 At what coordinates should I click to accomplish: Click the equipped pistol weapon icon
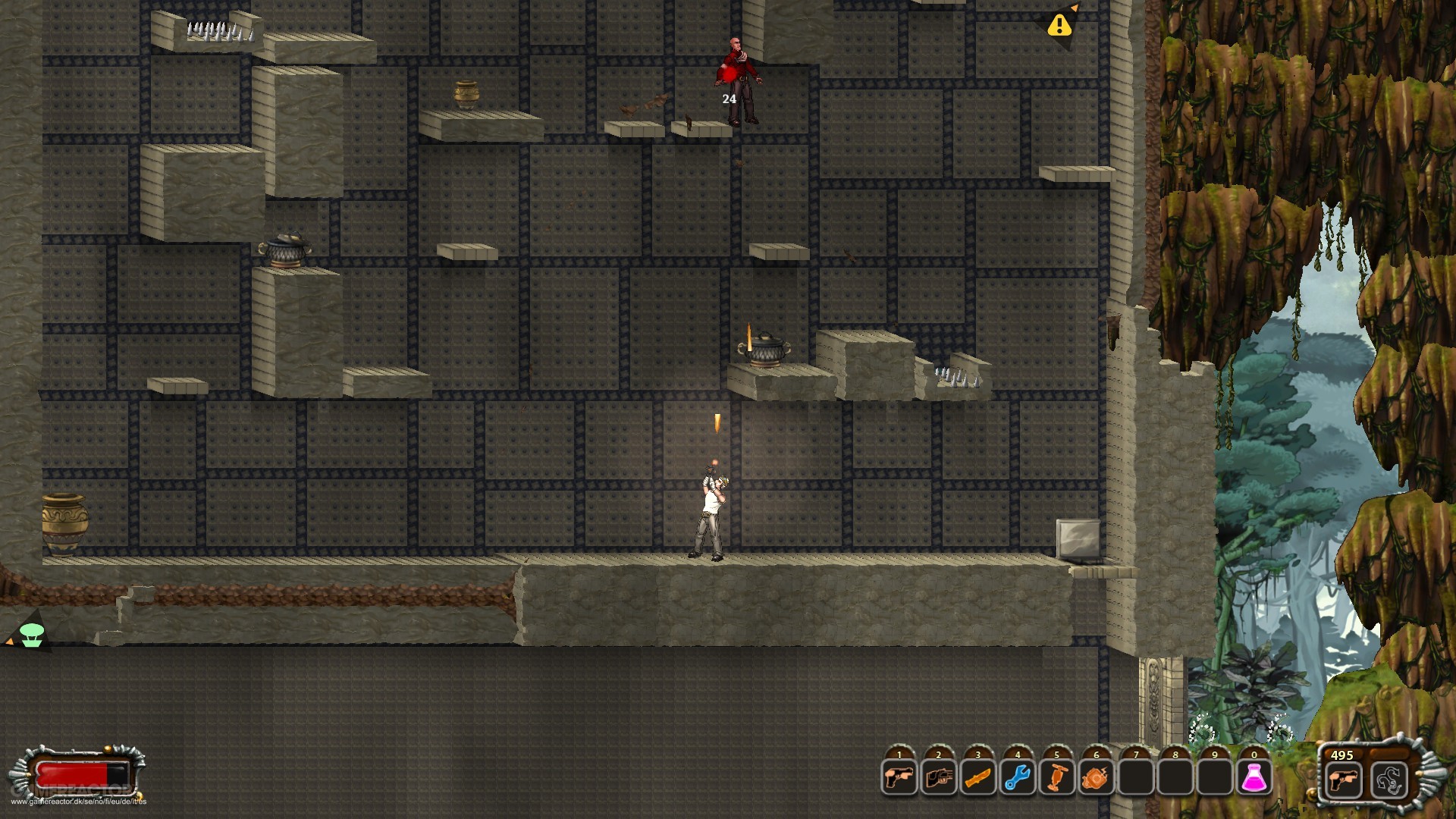pyautogui.click(x=1343, y=780)
